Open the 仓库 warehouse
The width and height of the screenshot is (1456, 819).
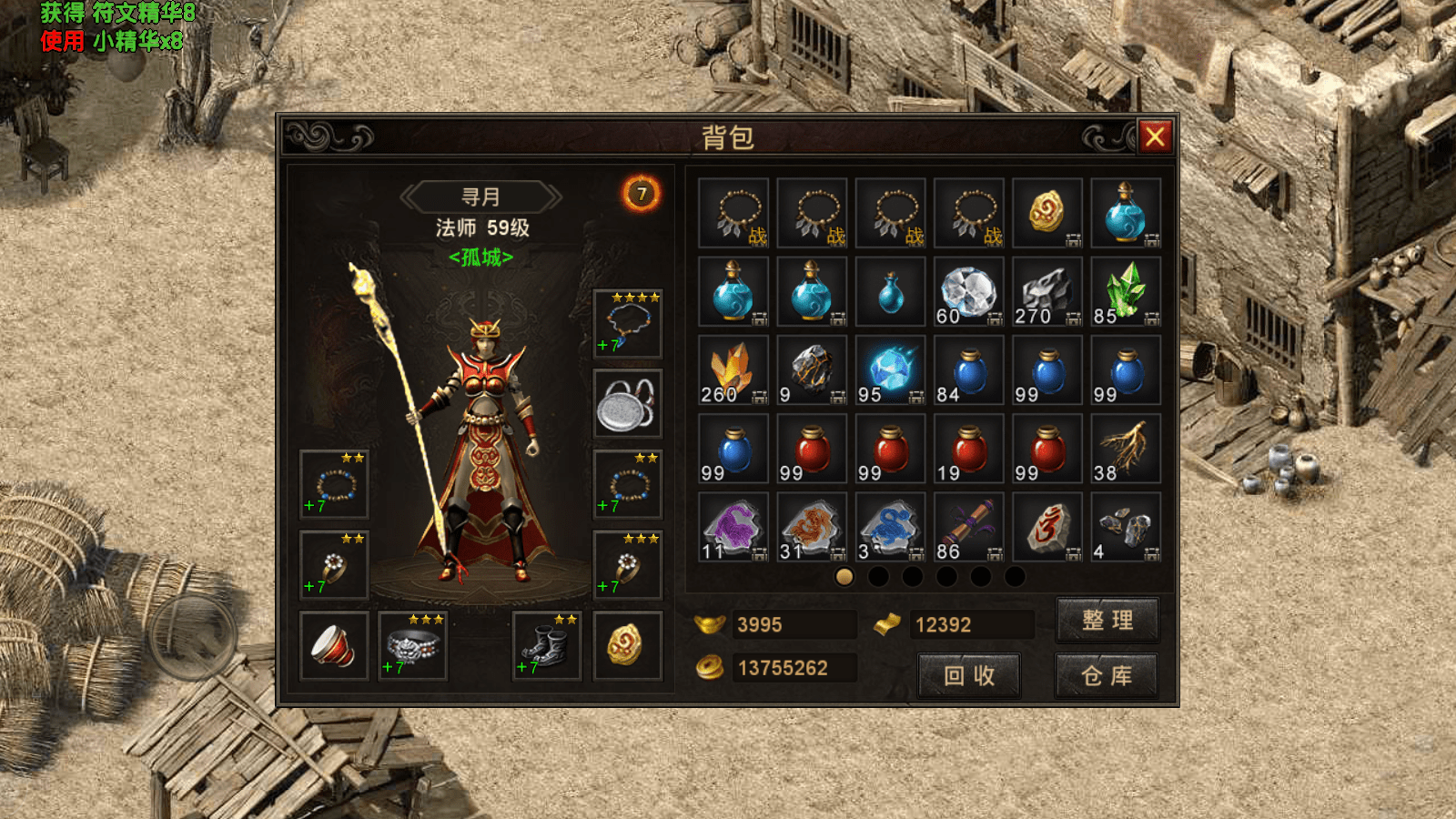point(1107,676)
